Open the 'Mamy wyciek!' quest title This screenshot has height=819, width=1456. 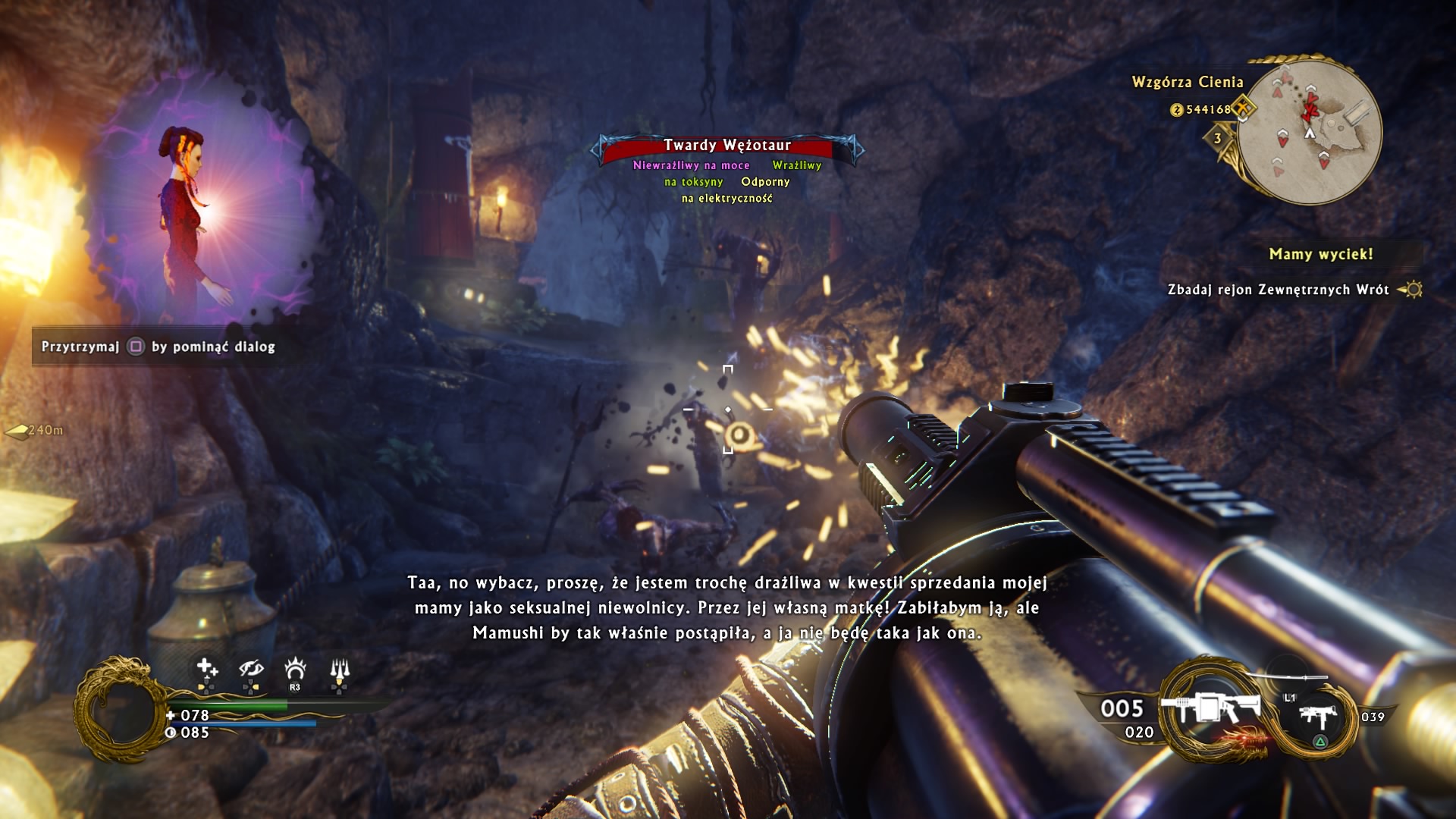click(1320, 254)
